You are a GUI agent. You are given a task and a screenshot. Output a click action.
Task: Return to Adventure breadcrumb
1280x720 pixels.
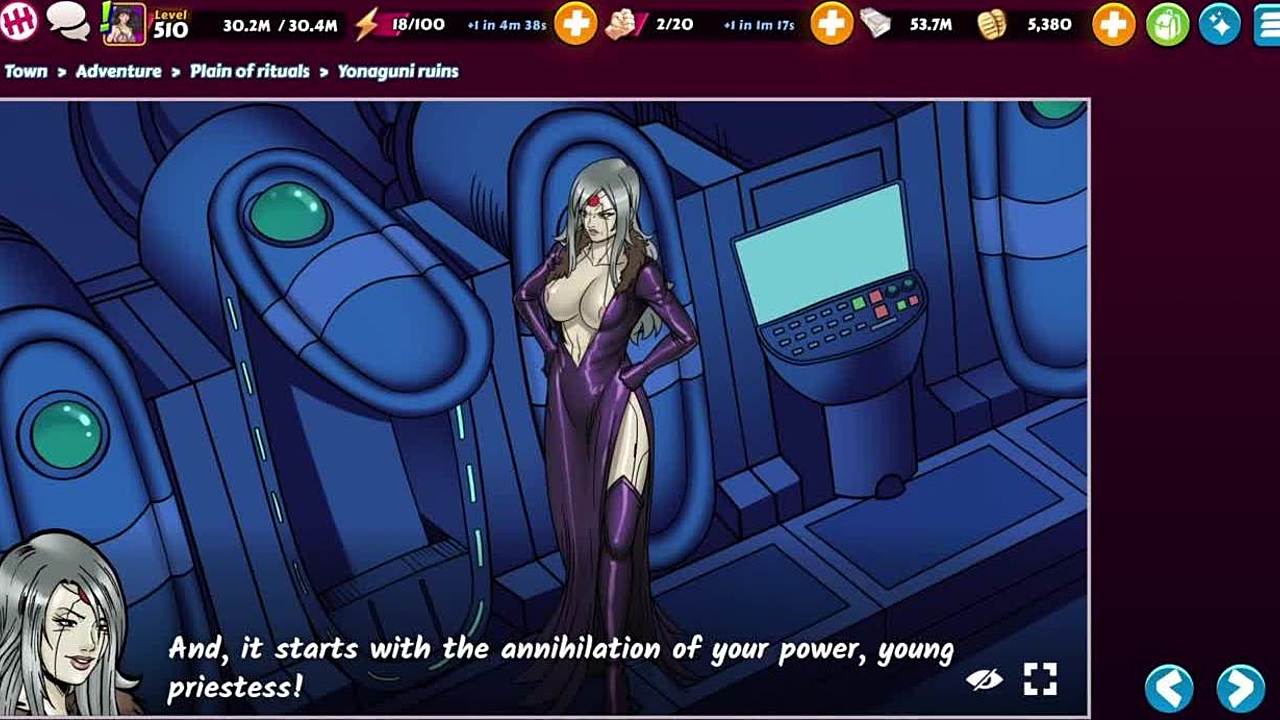coord(118,71)
